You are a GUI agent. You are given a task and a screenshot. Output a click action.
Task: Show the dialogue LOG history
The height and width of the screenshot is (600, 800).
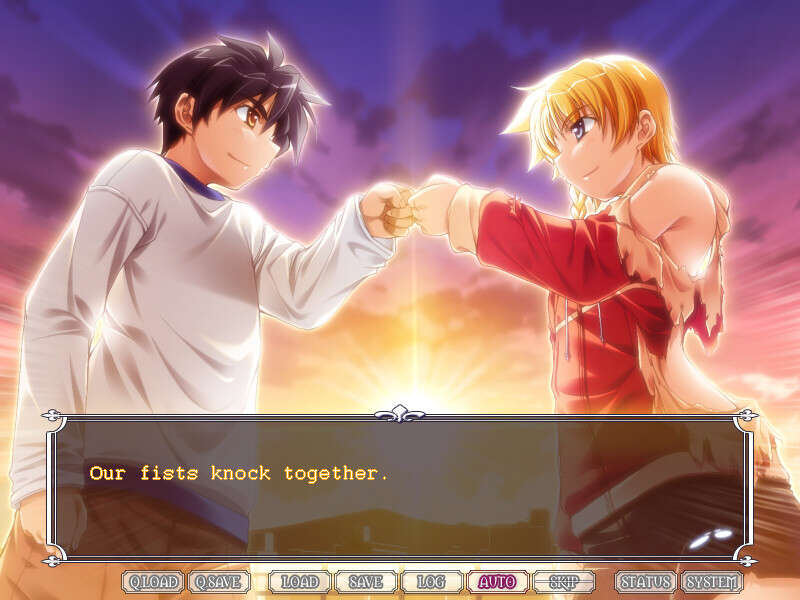click(x=431, y=582)
